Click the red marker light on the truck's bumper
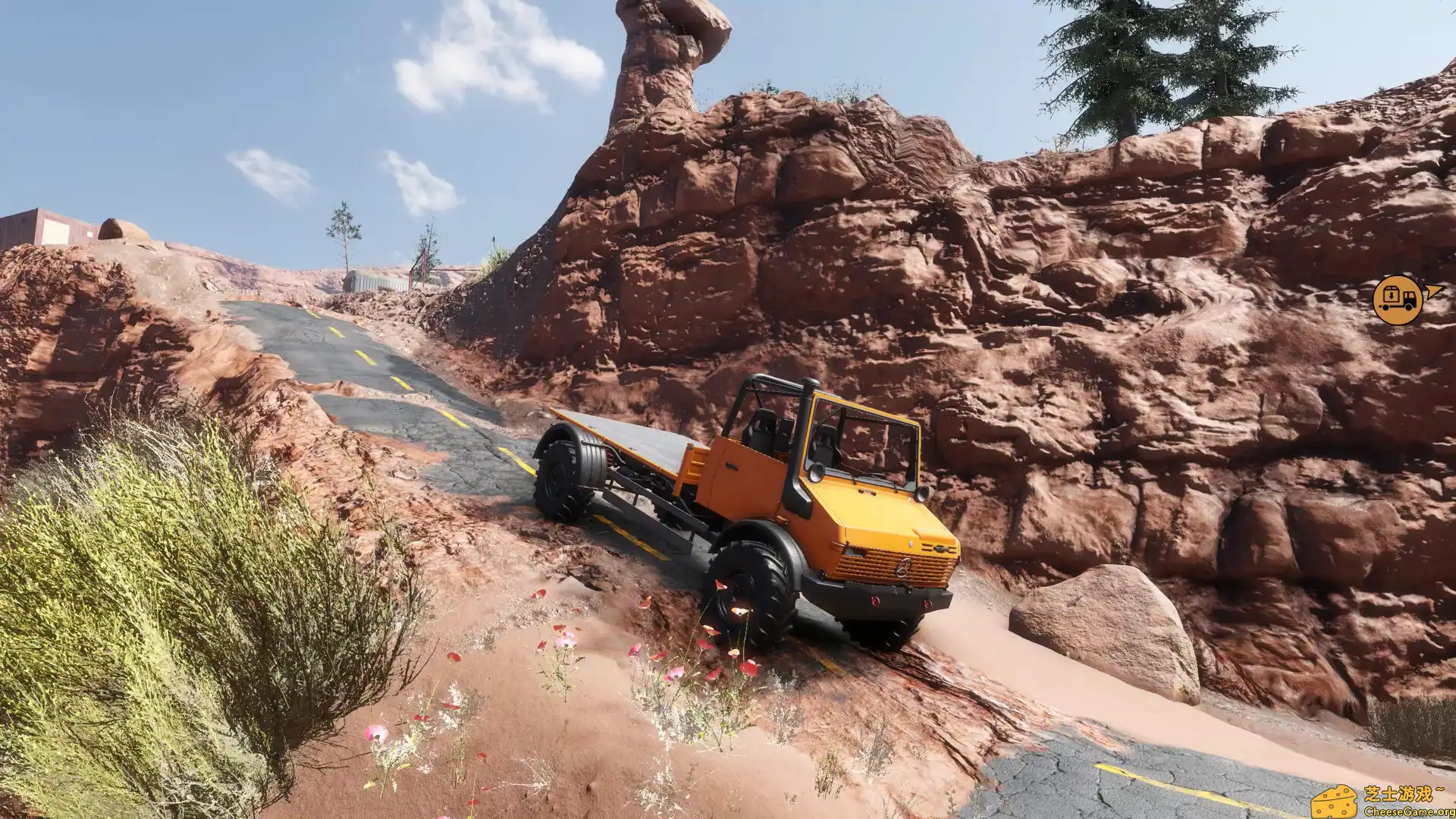This screenshot has width=1456, height=819. click(x=874, y=602)
